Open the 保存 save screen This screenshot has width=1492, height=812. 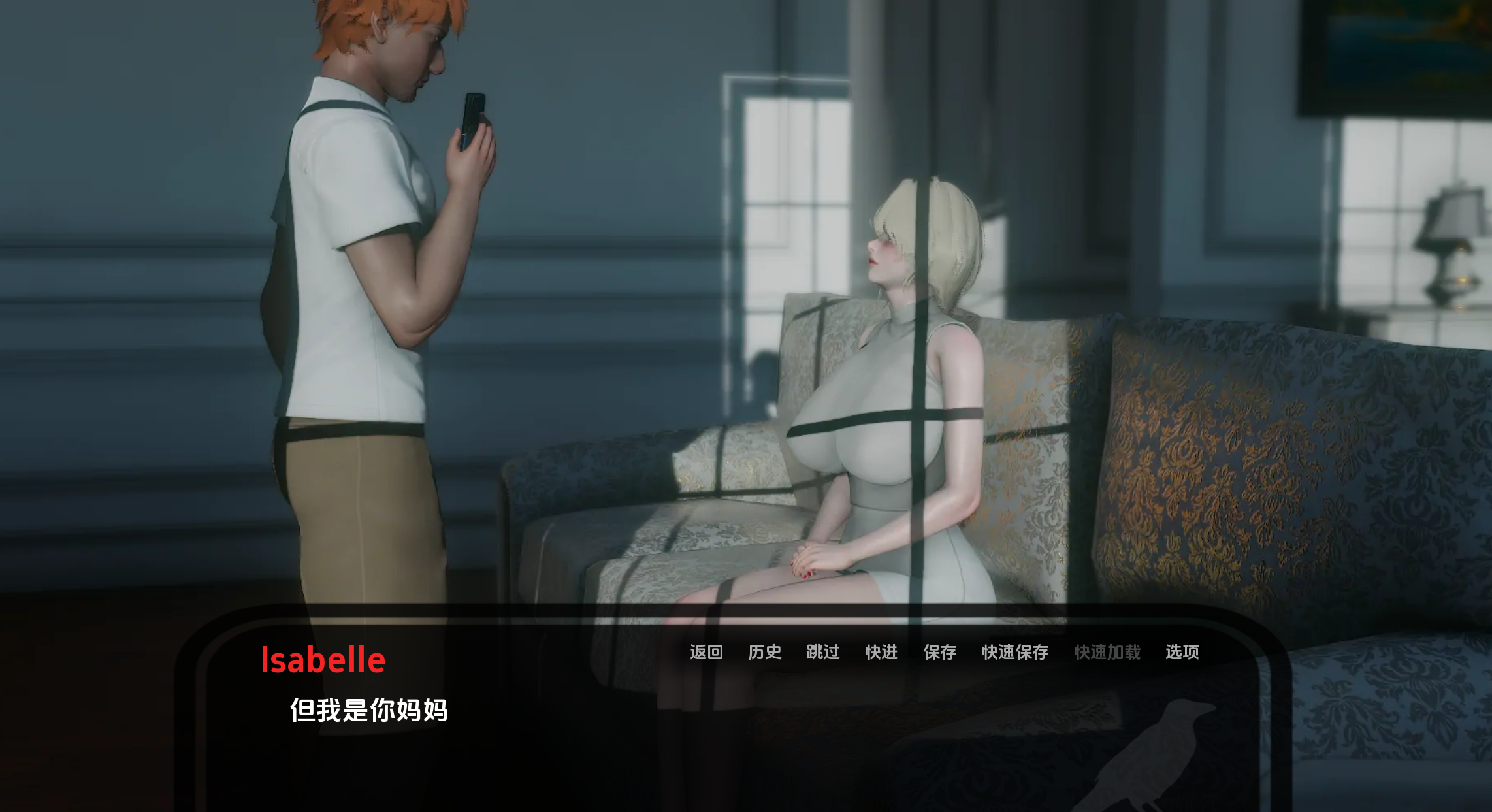[941, 653]
